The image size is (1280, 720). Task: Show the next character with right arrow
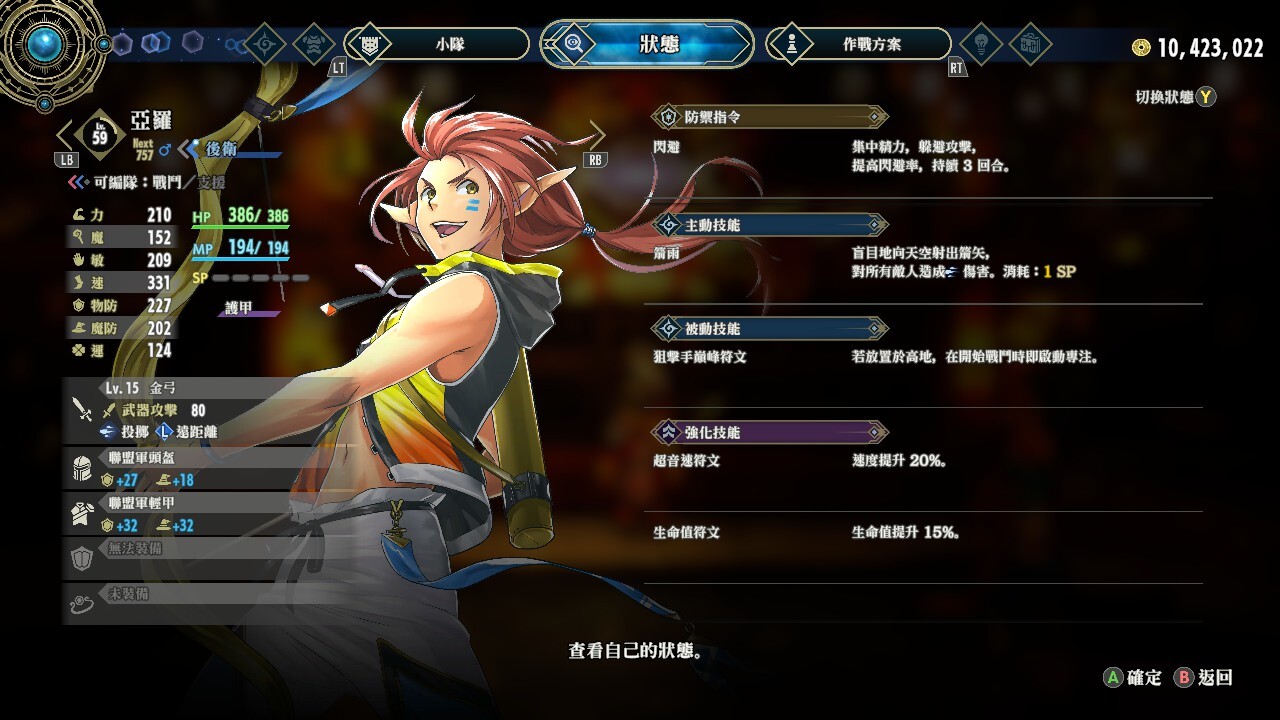[597, 135]
